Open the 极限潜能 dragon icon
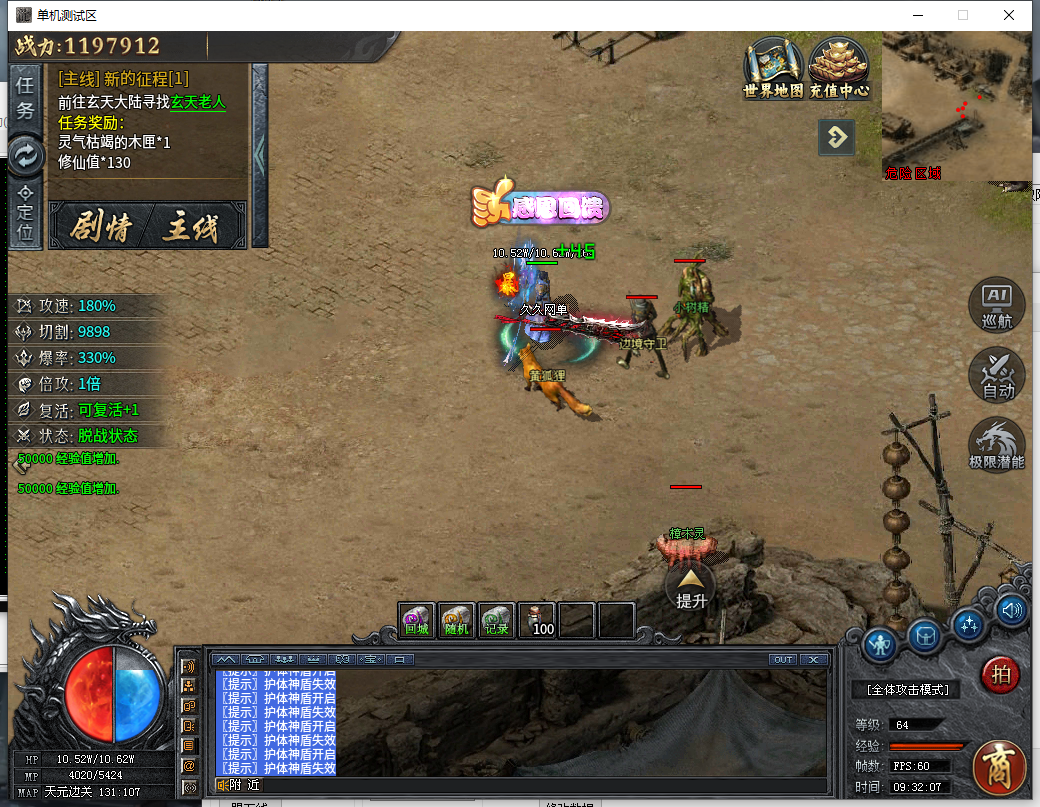This screenshot has height=807, width=1040. tap(997, 445)
